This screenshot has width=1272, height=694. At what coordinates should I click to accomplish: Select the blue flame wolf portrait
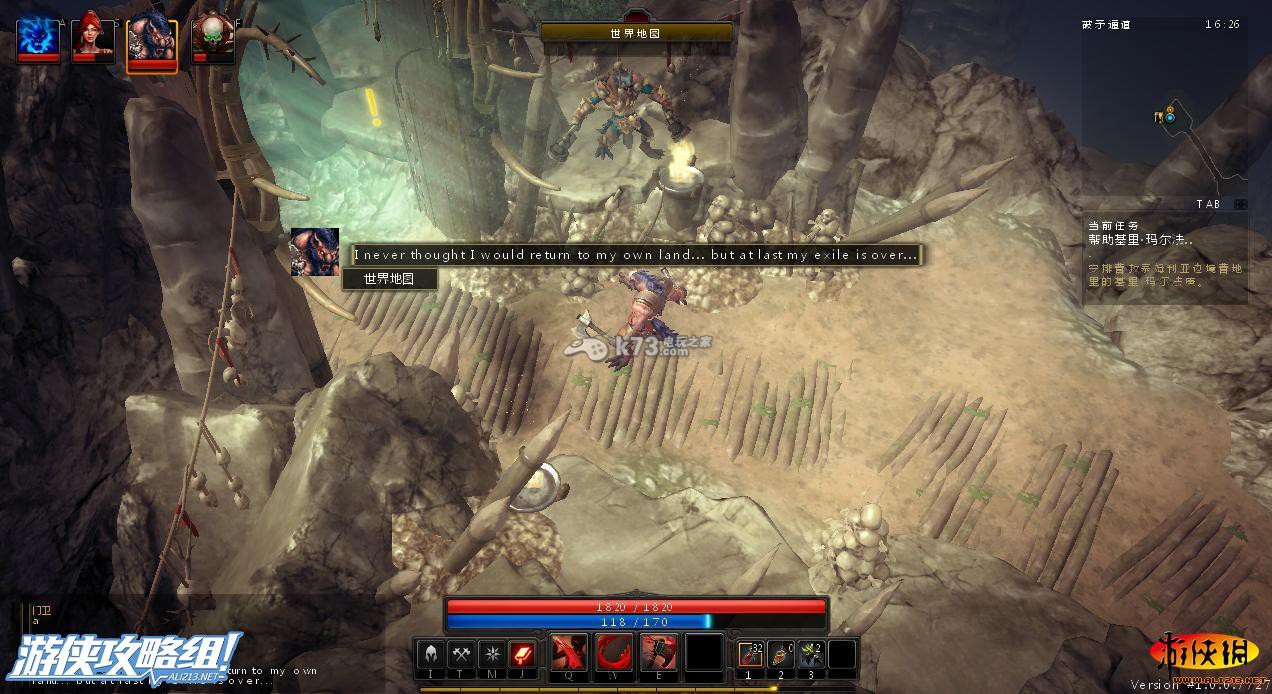(x=38, y=39)
